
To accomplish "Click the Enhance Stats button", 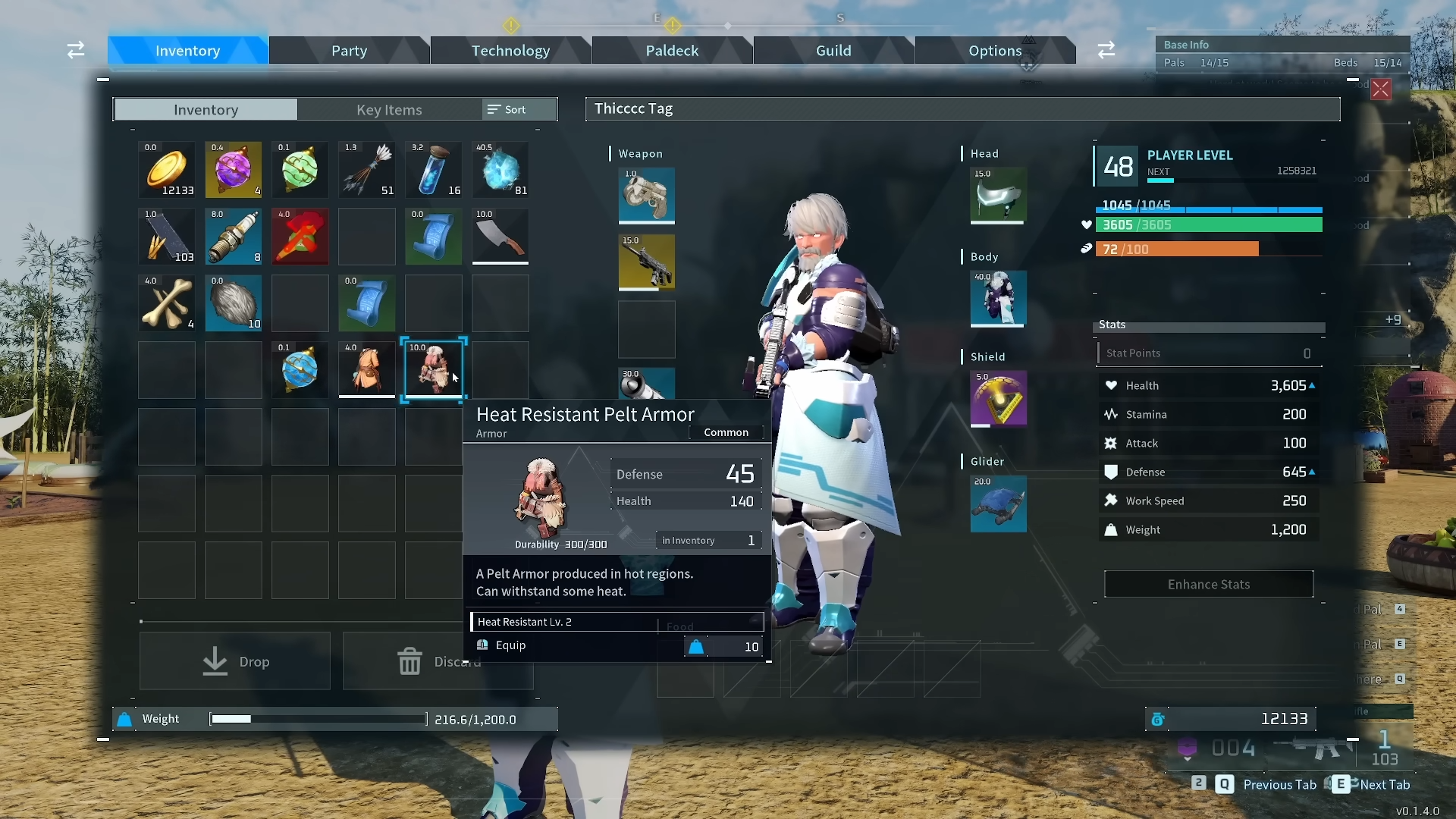I will coord(1208,585).
